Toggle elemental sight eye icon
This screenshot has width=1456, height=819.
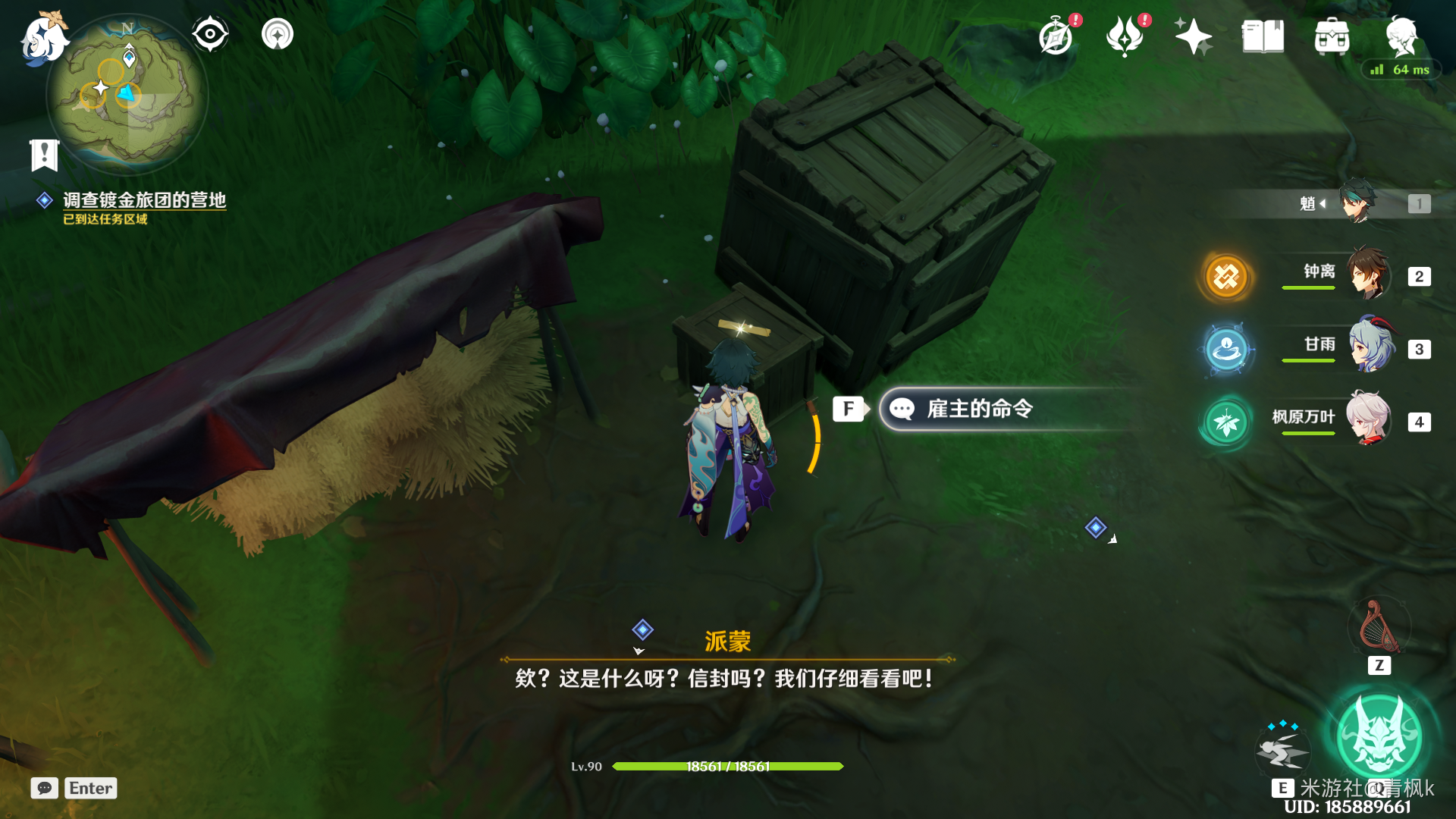[x=210, y=34]
